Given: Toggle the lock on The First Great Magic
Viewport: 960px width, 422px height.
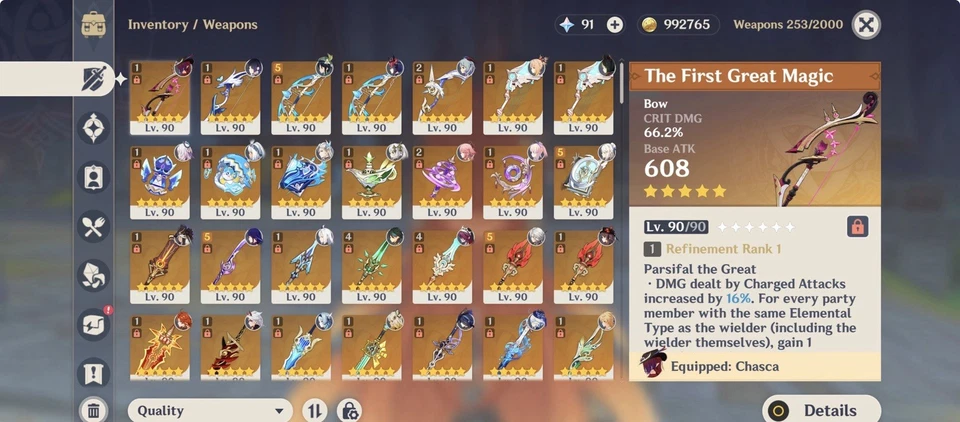Looking at the screenshot, I should (x=857, y=226).
